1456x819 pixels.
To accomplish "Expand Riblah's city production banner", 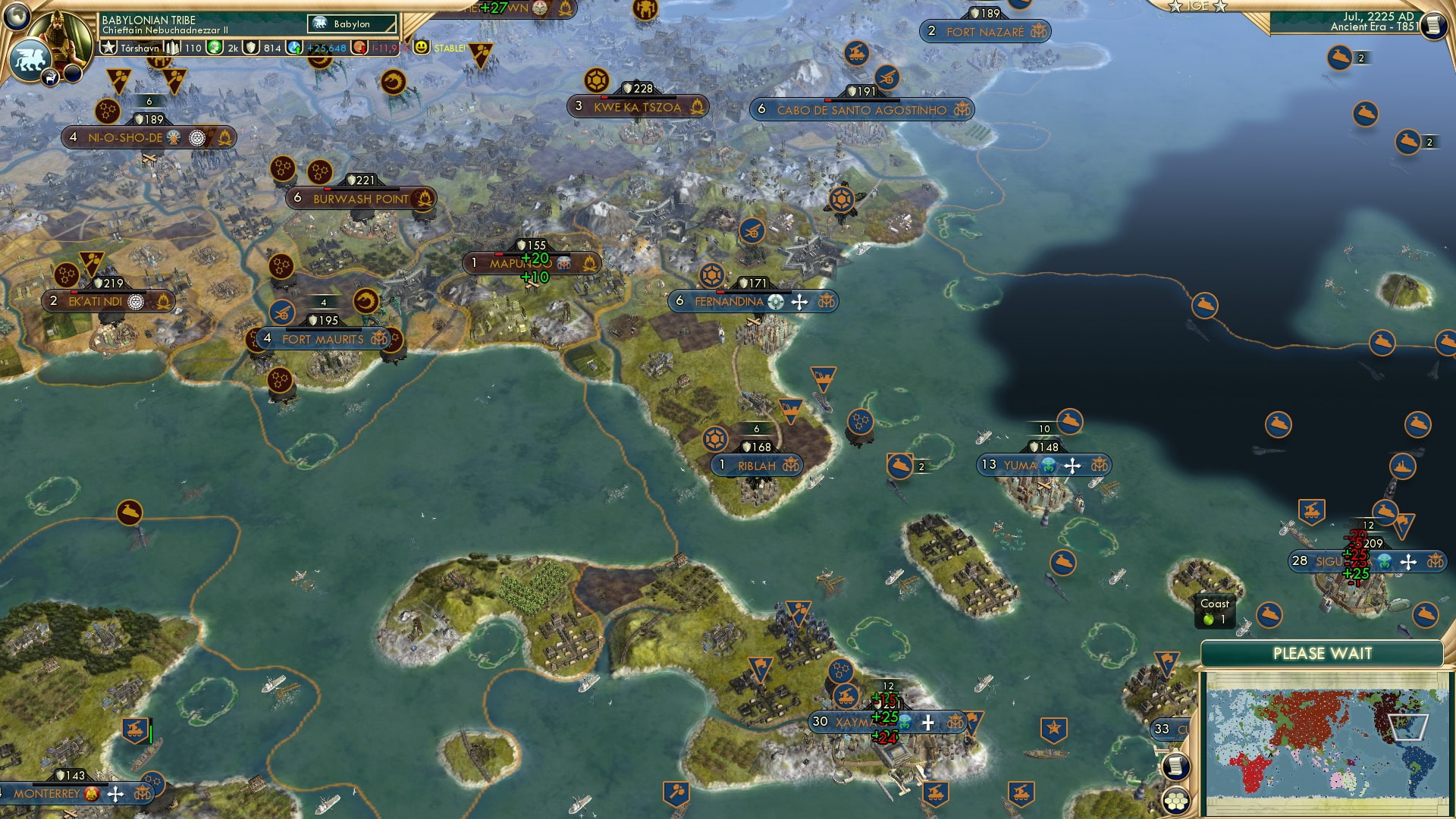I will 758,465.
